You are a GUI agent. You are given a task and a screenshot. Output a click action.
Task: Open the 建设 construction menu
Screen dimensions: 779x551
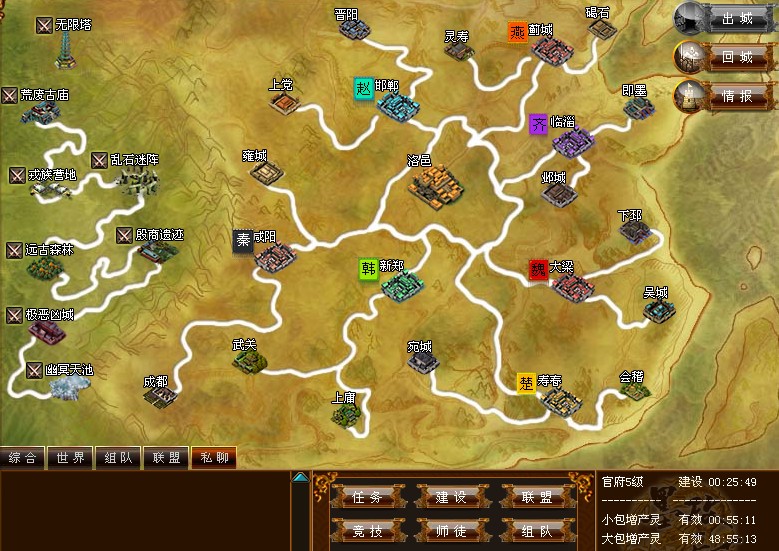(451, 497)
